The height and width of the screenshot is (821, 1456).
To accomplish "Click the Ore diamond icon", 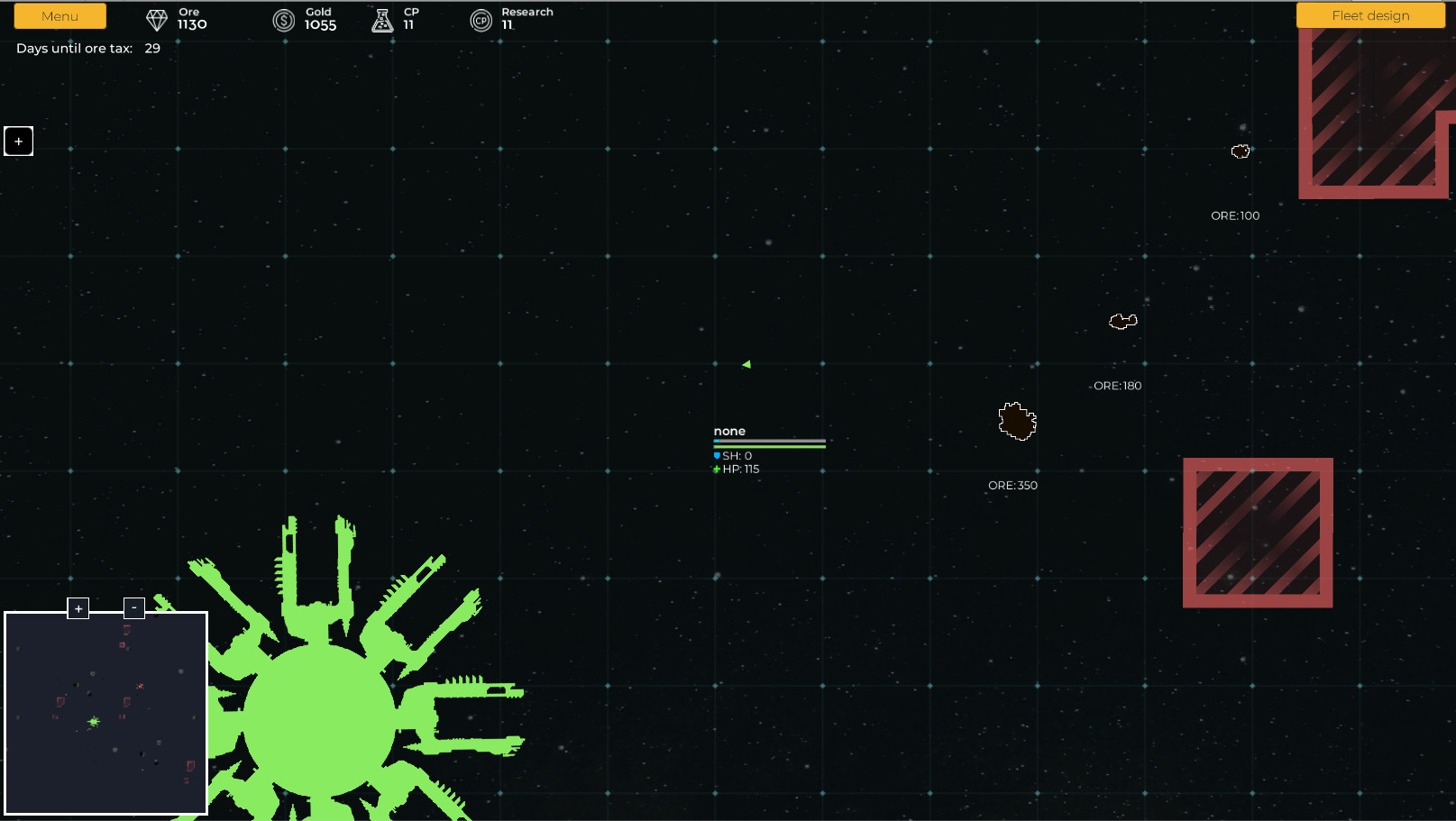I will point(156,18).
